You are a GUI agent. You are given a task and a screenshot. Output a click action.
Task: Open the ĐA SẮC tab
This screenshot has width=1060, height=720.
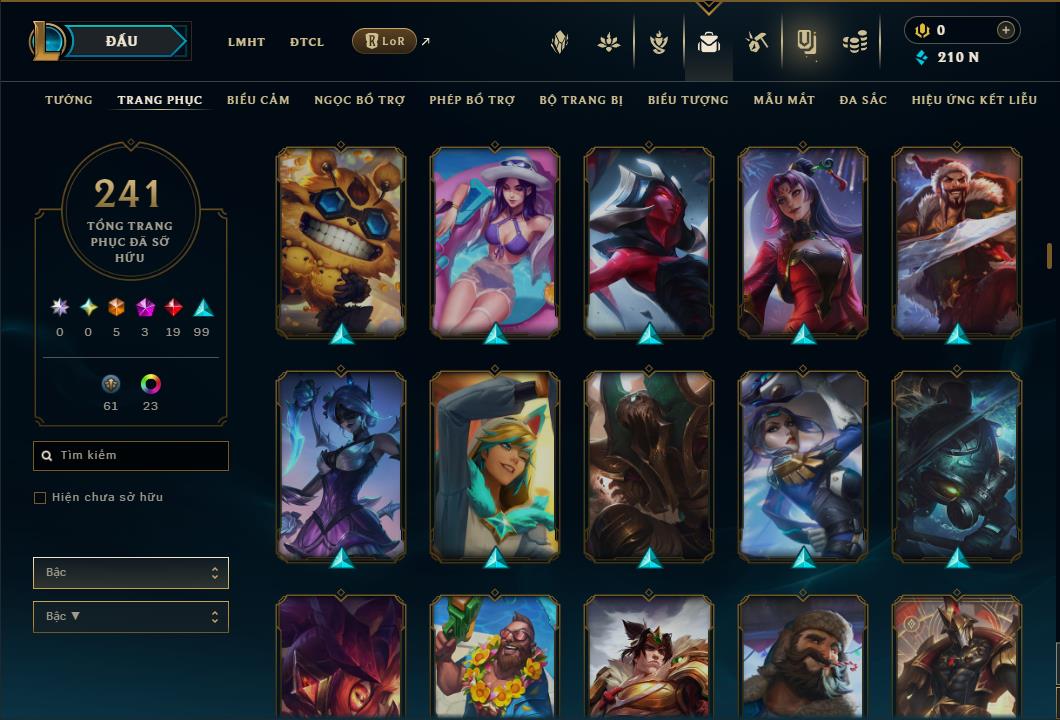(x=863, y=100)
